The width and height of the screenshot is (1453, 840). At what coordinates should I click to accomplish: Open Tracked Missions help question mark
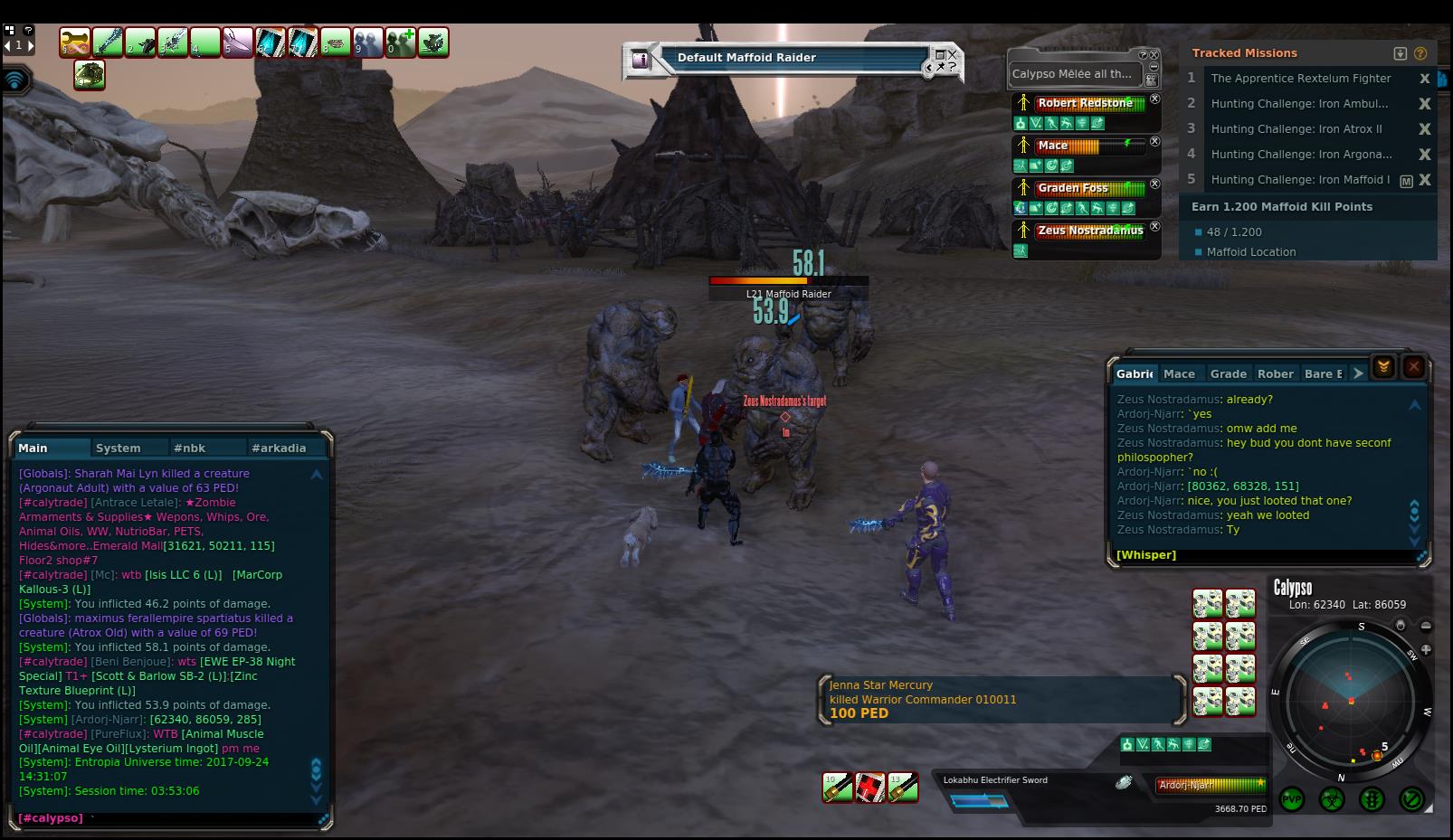(x=1420, y=53)
